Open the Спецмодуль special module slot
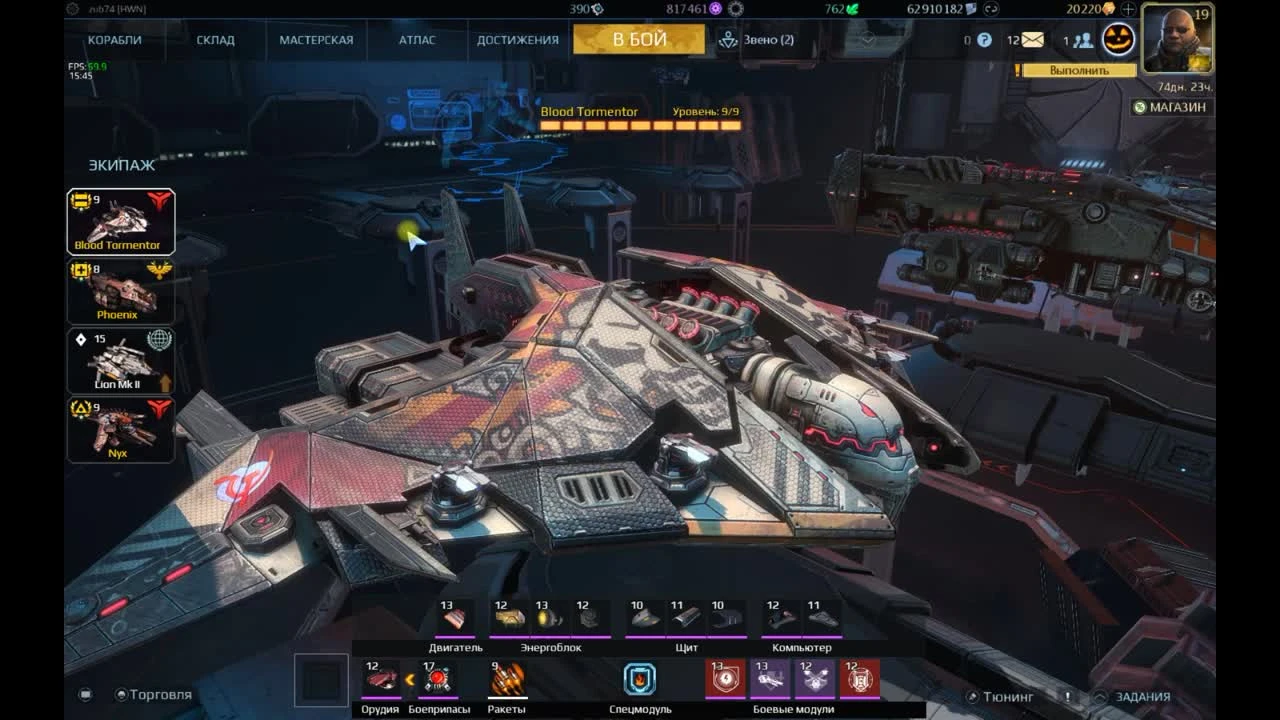This screenshot has width=1280, height=720. [x=638, y=679]
